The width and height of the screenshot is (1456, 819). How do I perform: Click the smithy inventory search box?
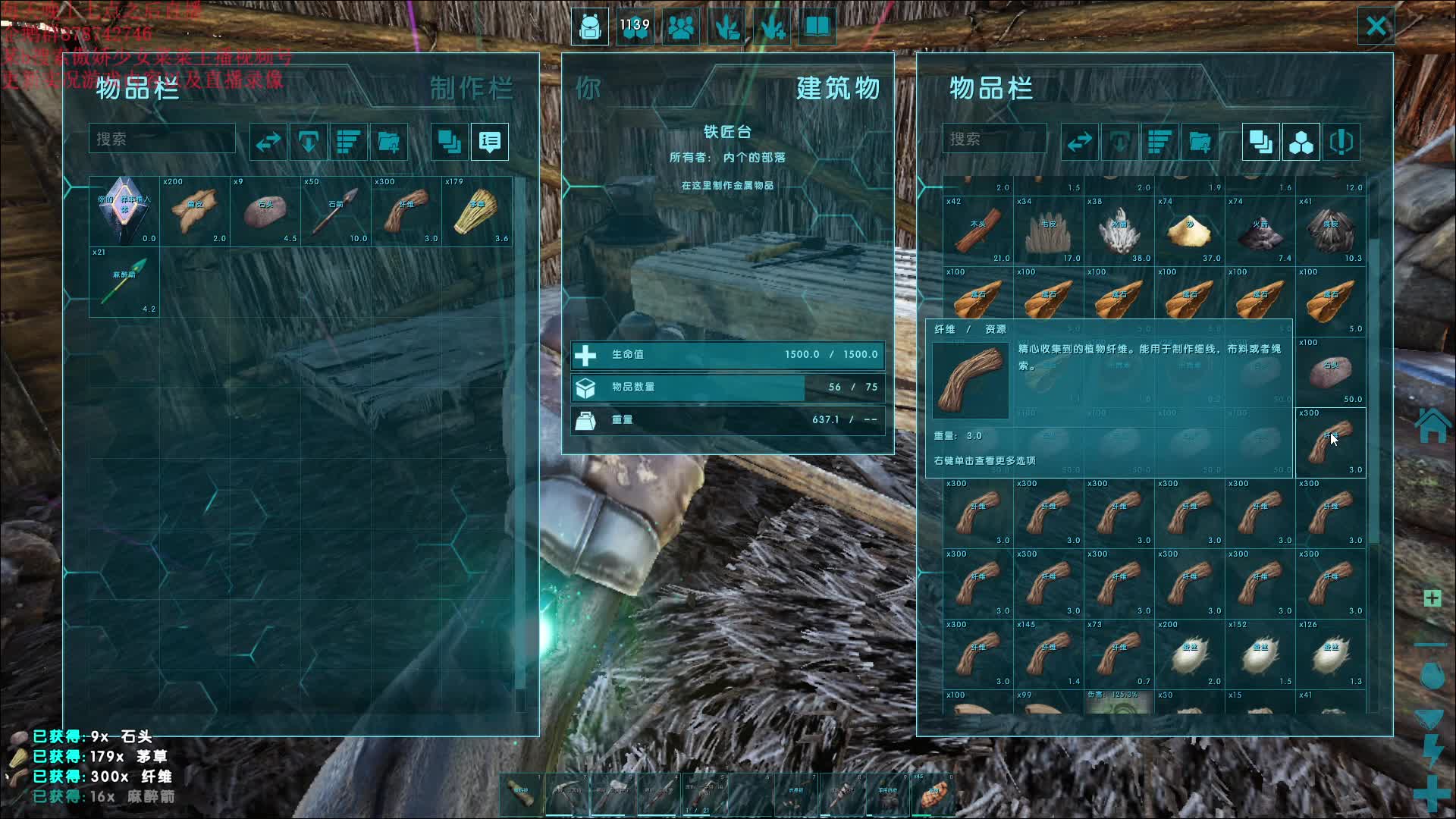pyautogui.click(x=994, y=140)
